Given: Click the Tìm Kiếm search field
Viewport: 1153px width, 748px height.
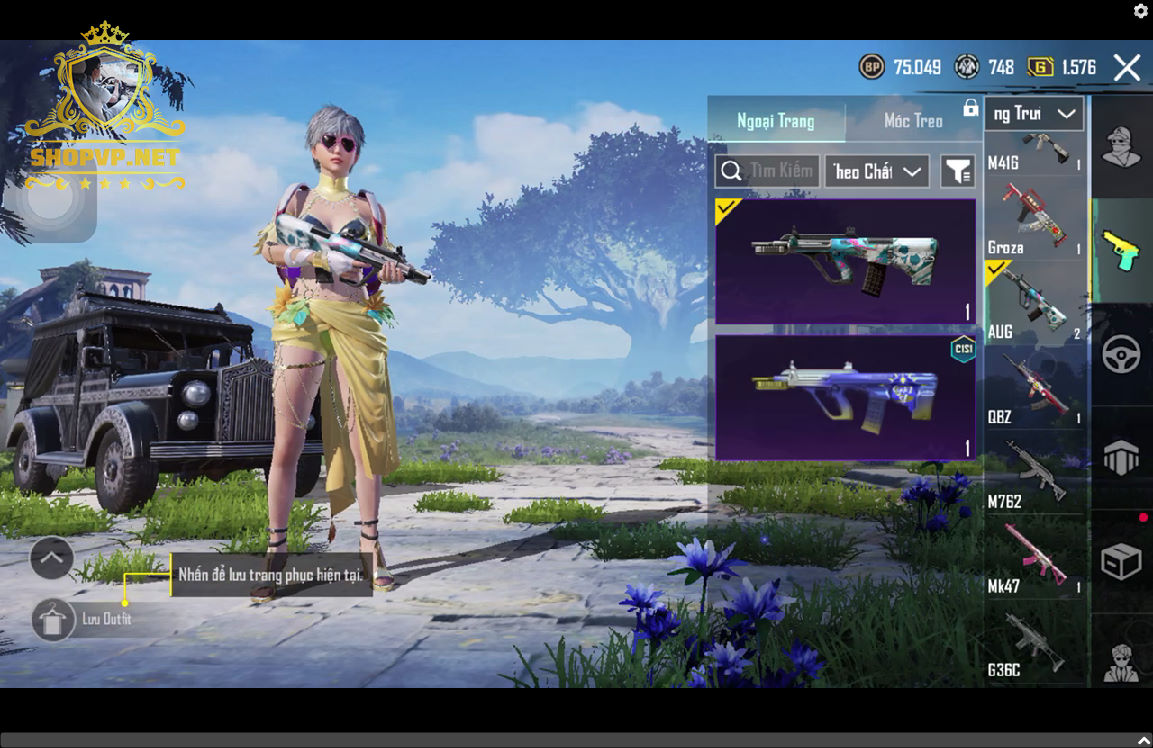Looking at the screenshot, I should pyautogui.click(x=768, y=171).
